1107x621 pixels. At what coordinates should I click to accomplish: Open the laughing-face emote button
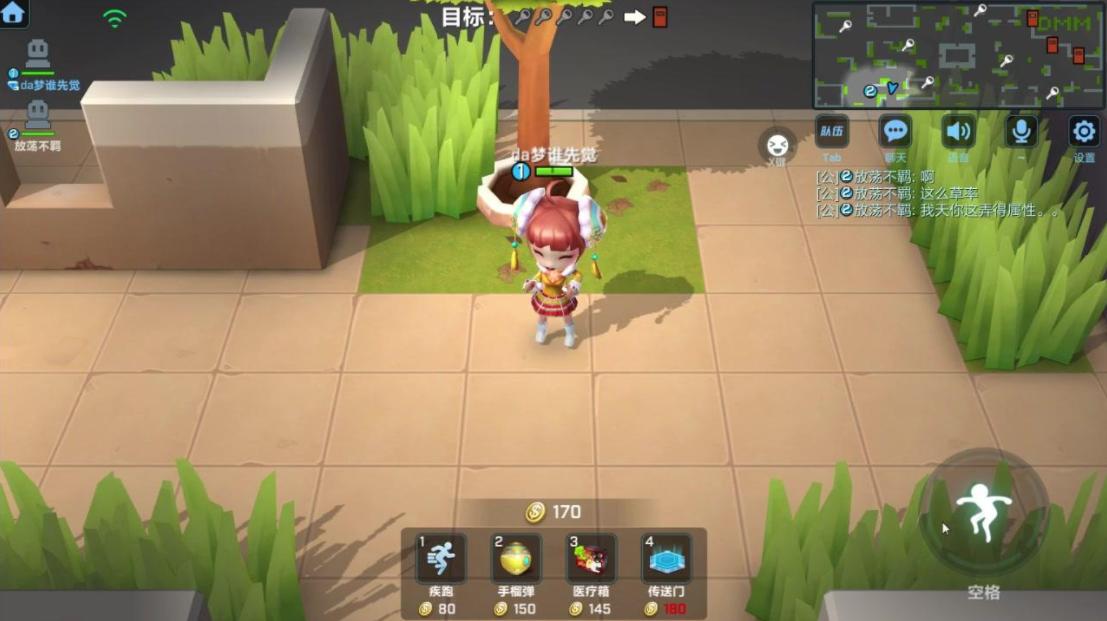pos(776,145)
